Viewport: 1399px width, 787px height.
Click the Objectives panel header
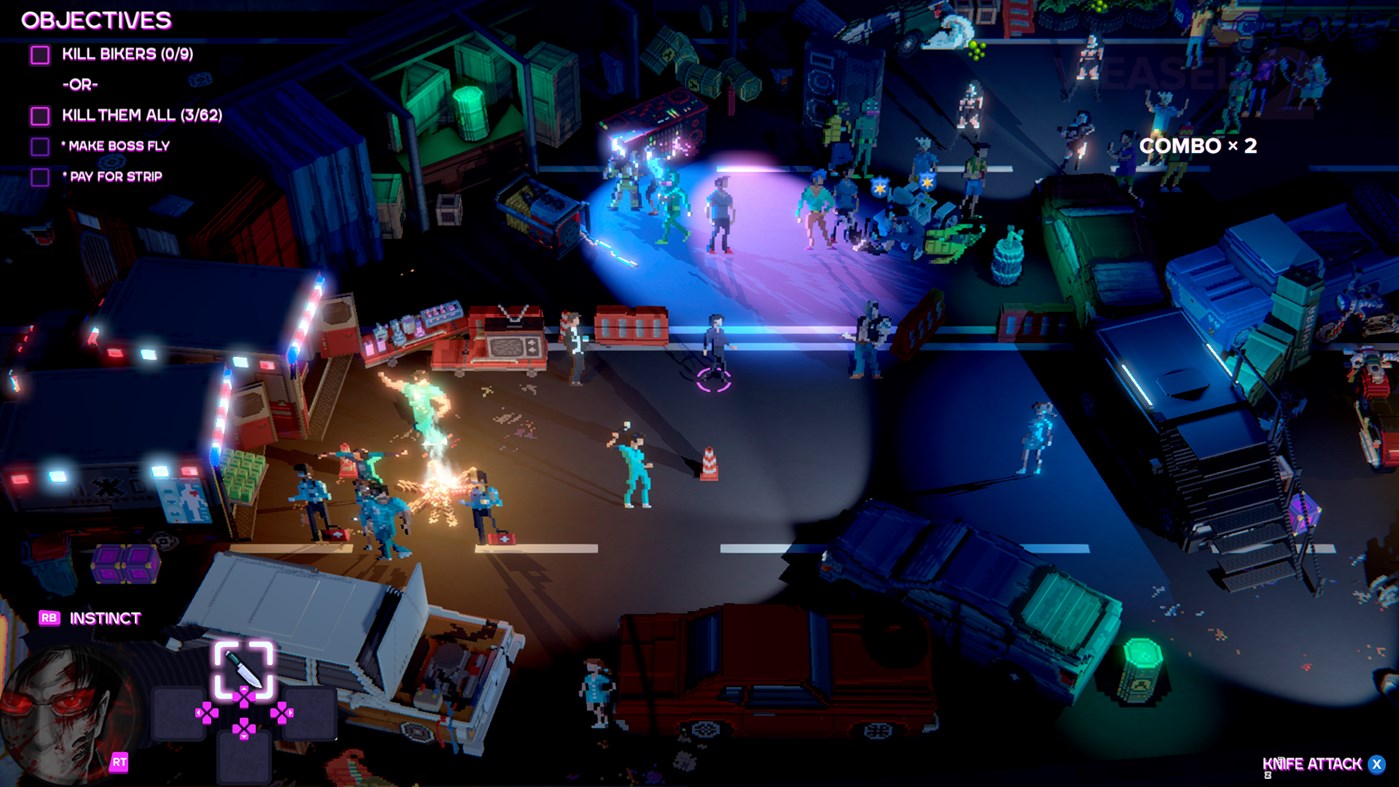(x=99, y=18)
